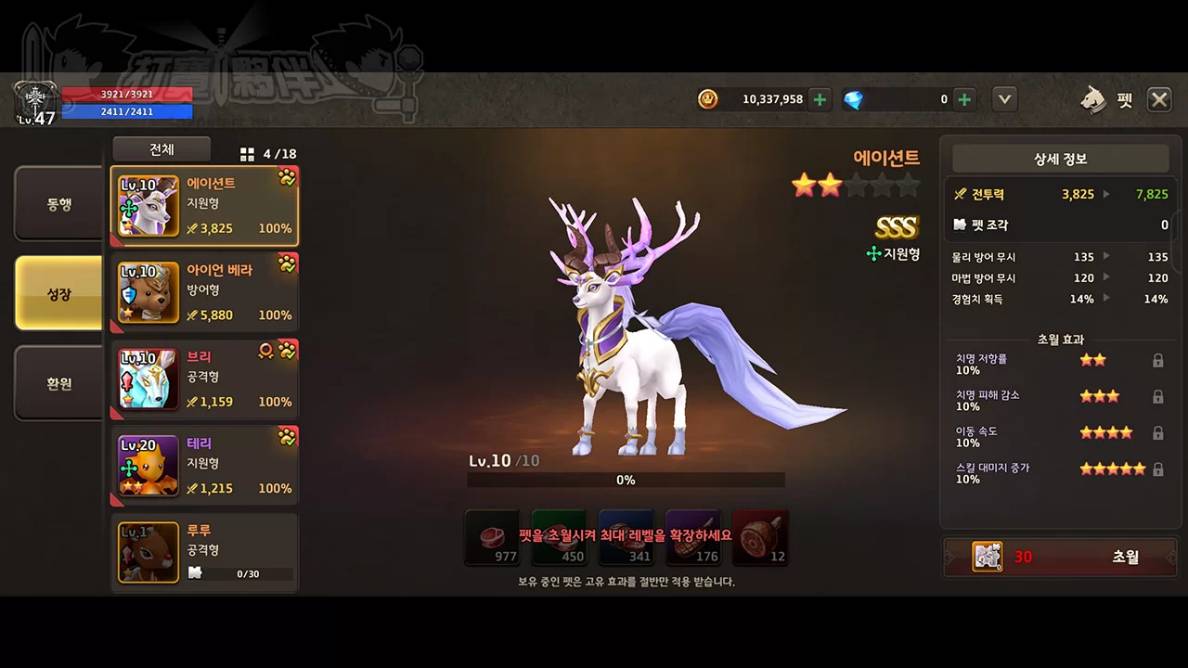The width and height of the screenshot is (1188, 668).
Task: Switch to the 환원 tab
Action: [58, 383]
